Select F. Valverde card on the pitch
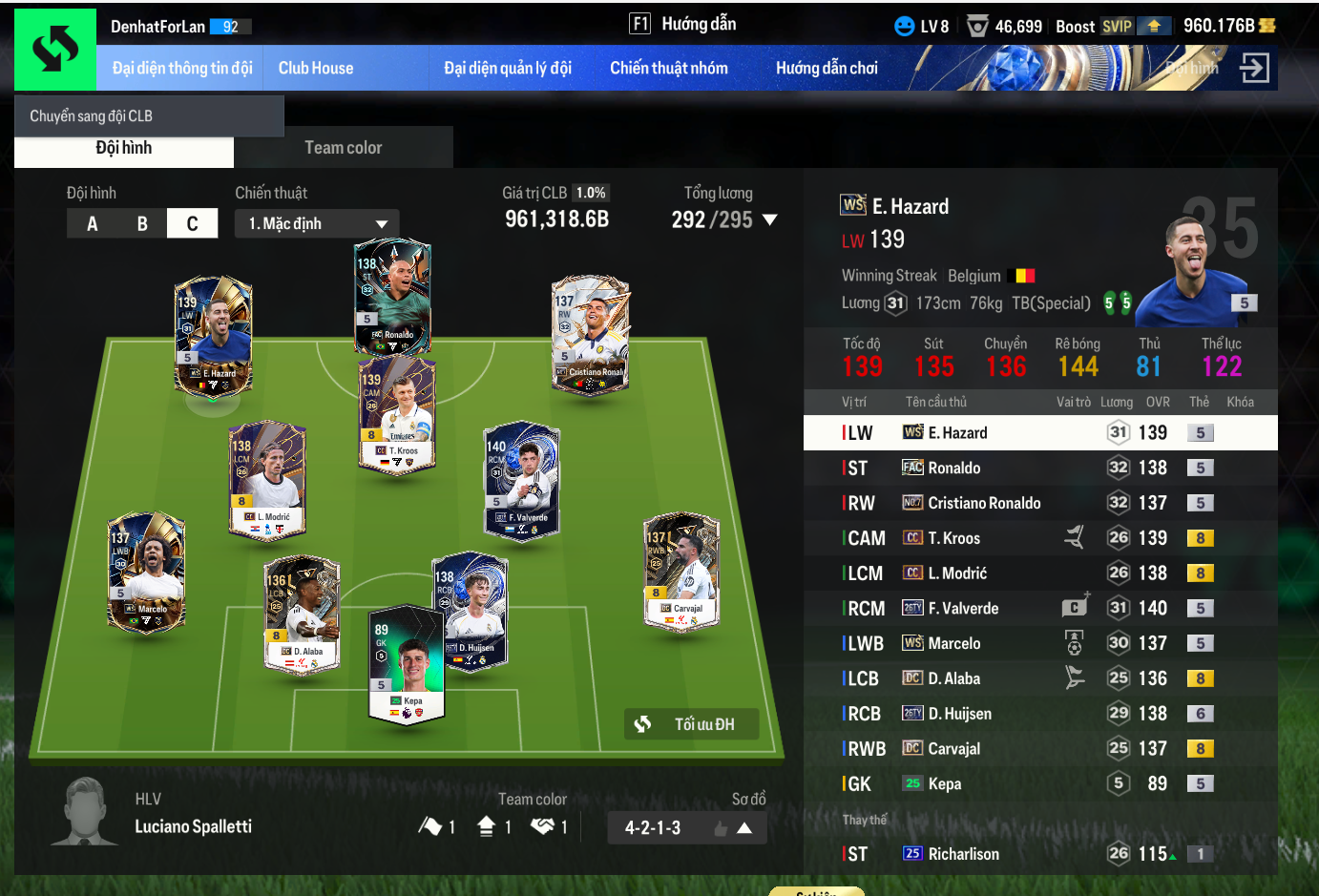Viewport: 1319px width, 896px height. (x=522, y=480)
